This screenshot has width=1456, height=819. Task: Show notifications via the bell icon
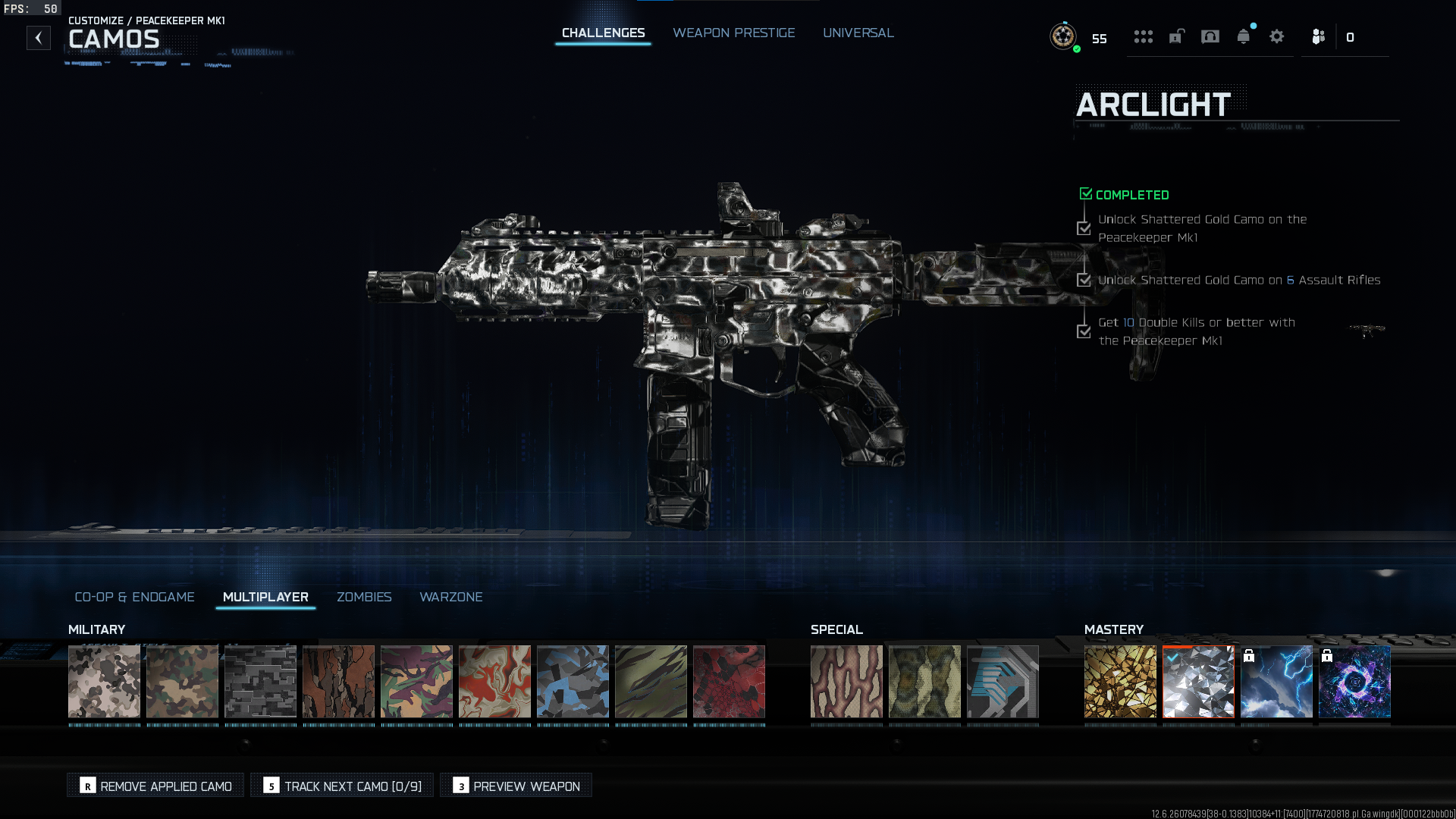click(1243, 36)
